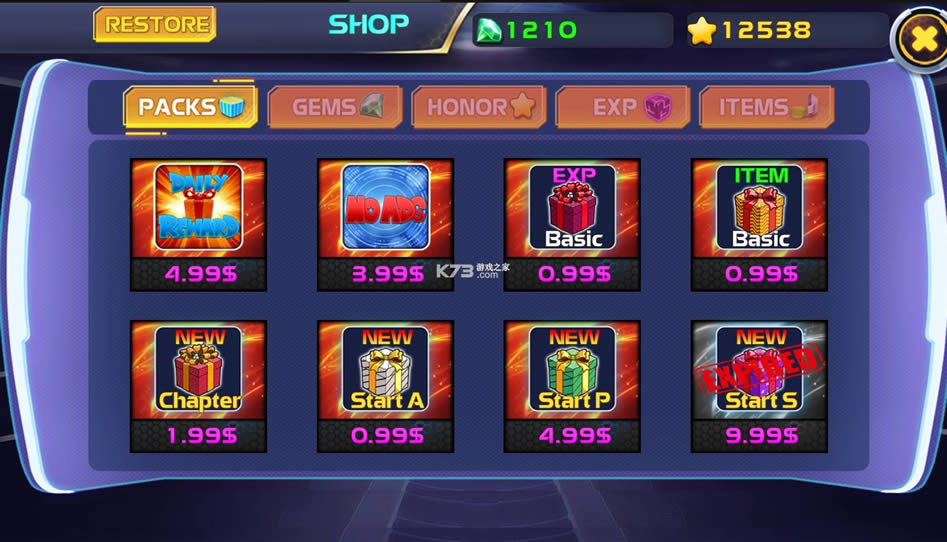
Task: Close the shop with the X button
Action: click(x=916, y=39)
